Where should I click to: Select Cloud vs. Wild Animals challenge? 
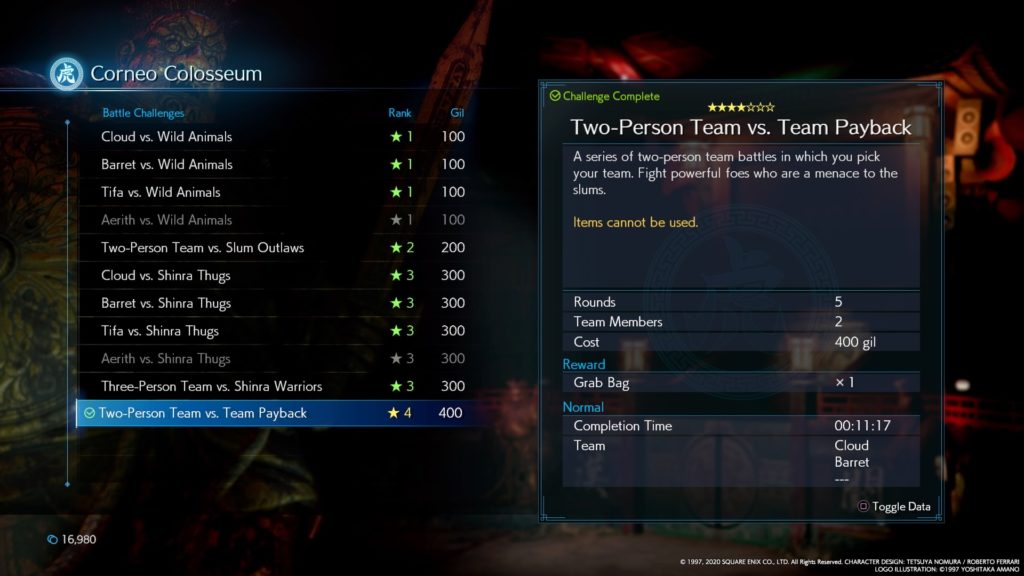click(x=167, y=137)
